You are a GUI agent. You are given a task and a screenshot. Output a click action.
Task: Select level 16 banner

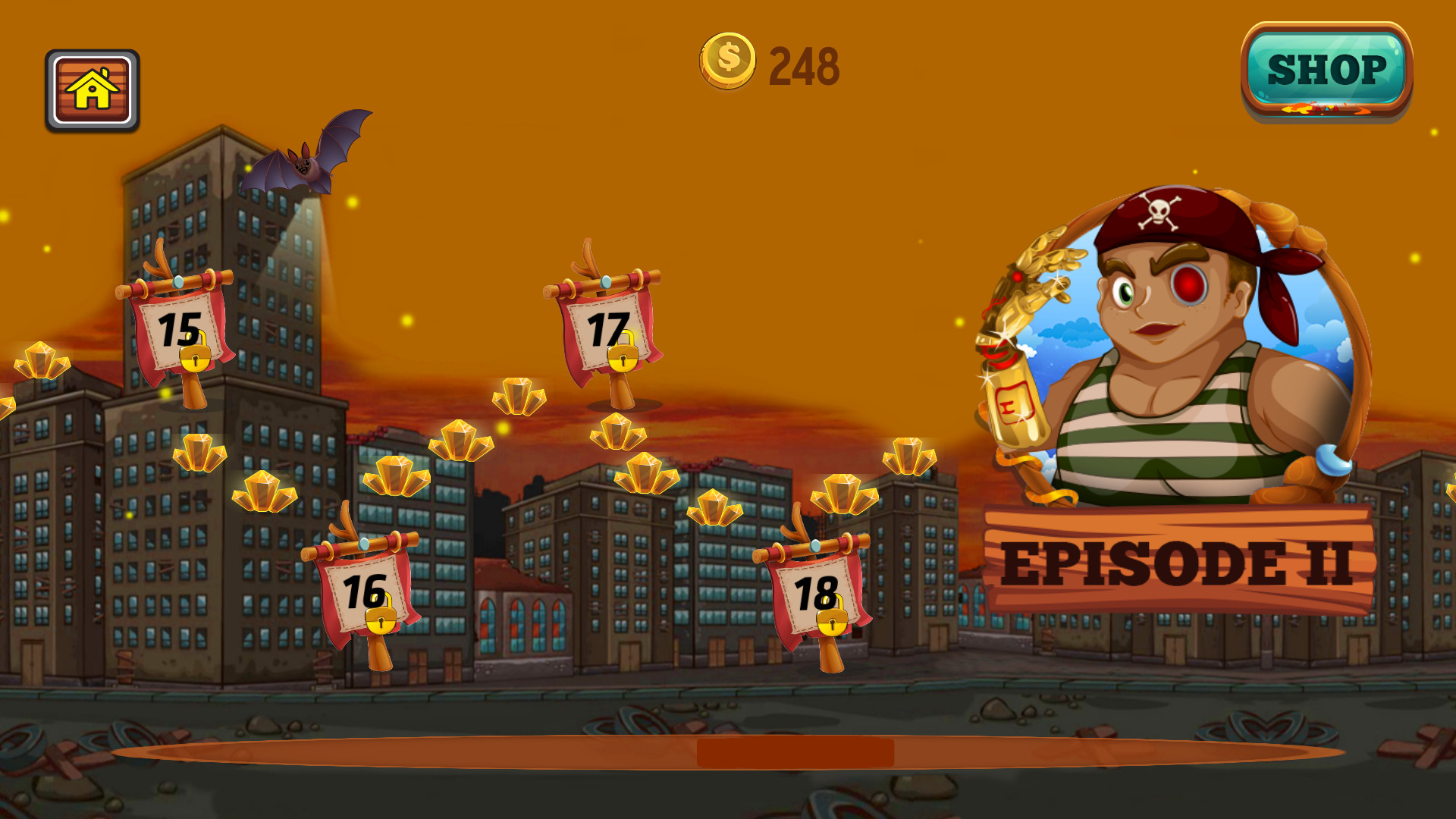[362, 591]
